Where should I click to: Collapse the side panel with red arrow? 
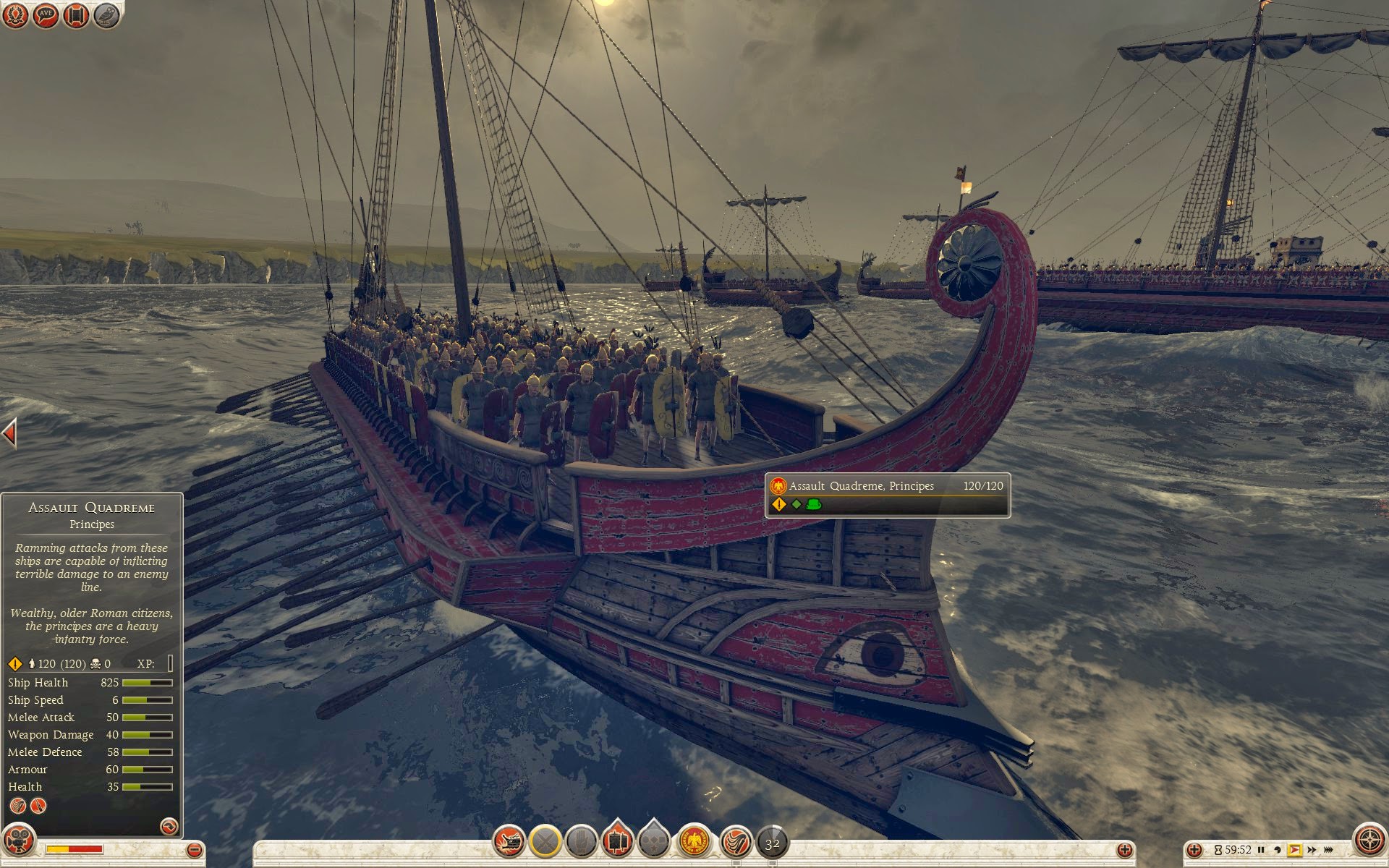coord(9,434)
